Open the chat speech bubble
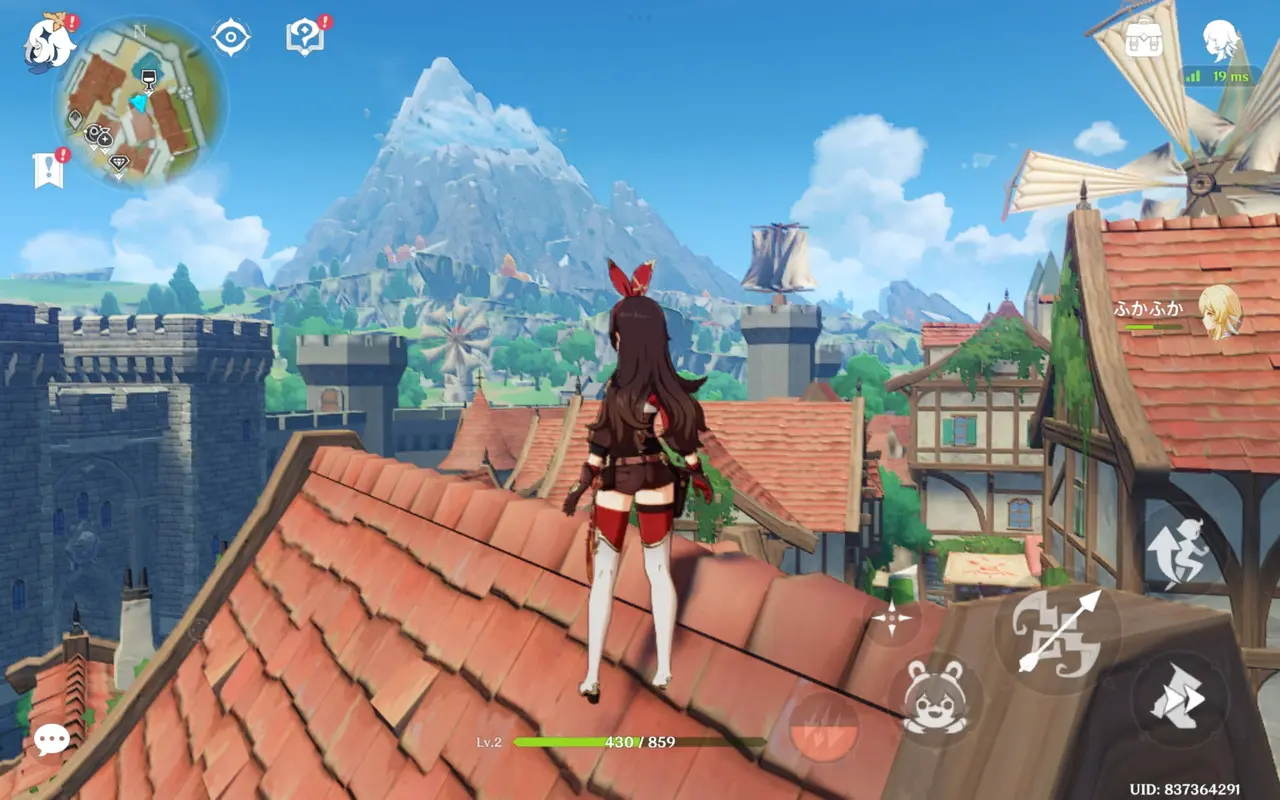This screenshot has width=1280, height=800. coord(51,740)
